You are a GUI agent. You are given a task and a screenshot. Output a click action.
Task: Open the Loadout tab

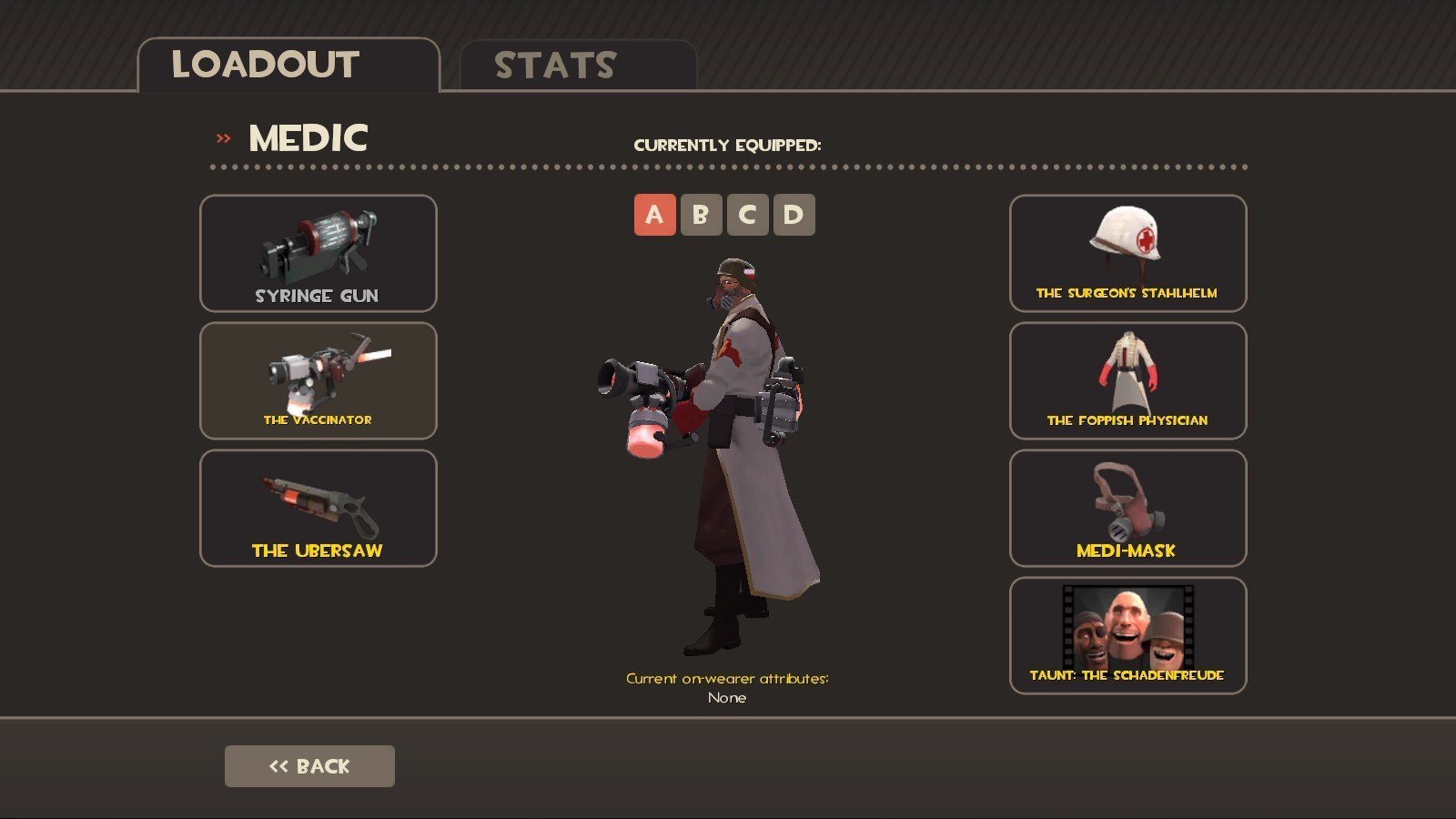(288, 66)
